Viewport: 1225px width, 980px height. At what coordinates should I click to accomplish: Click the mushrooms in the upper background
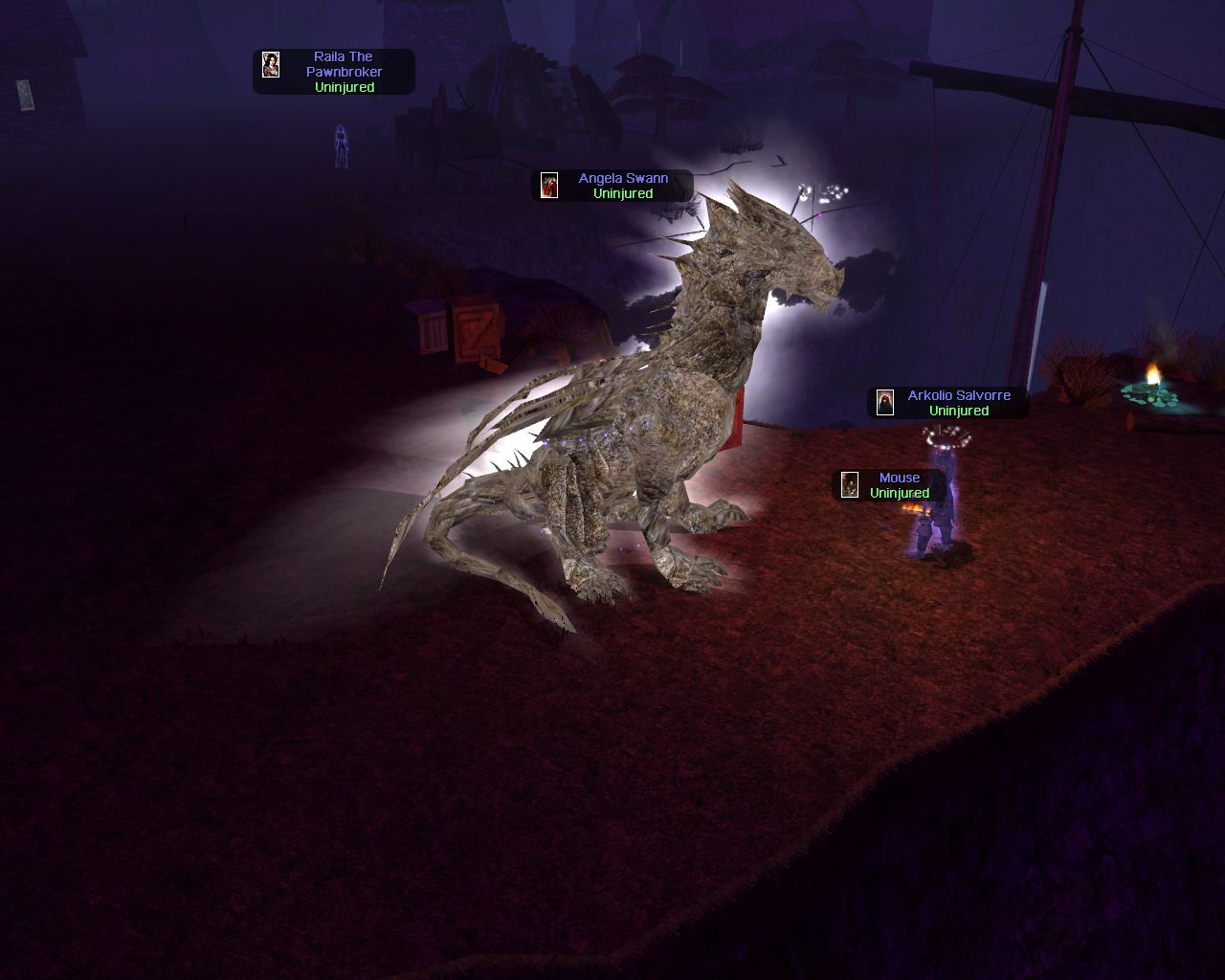(651, 72)
